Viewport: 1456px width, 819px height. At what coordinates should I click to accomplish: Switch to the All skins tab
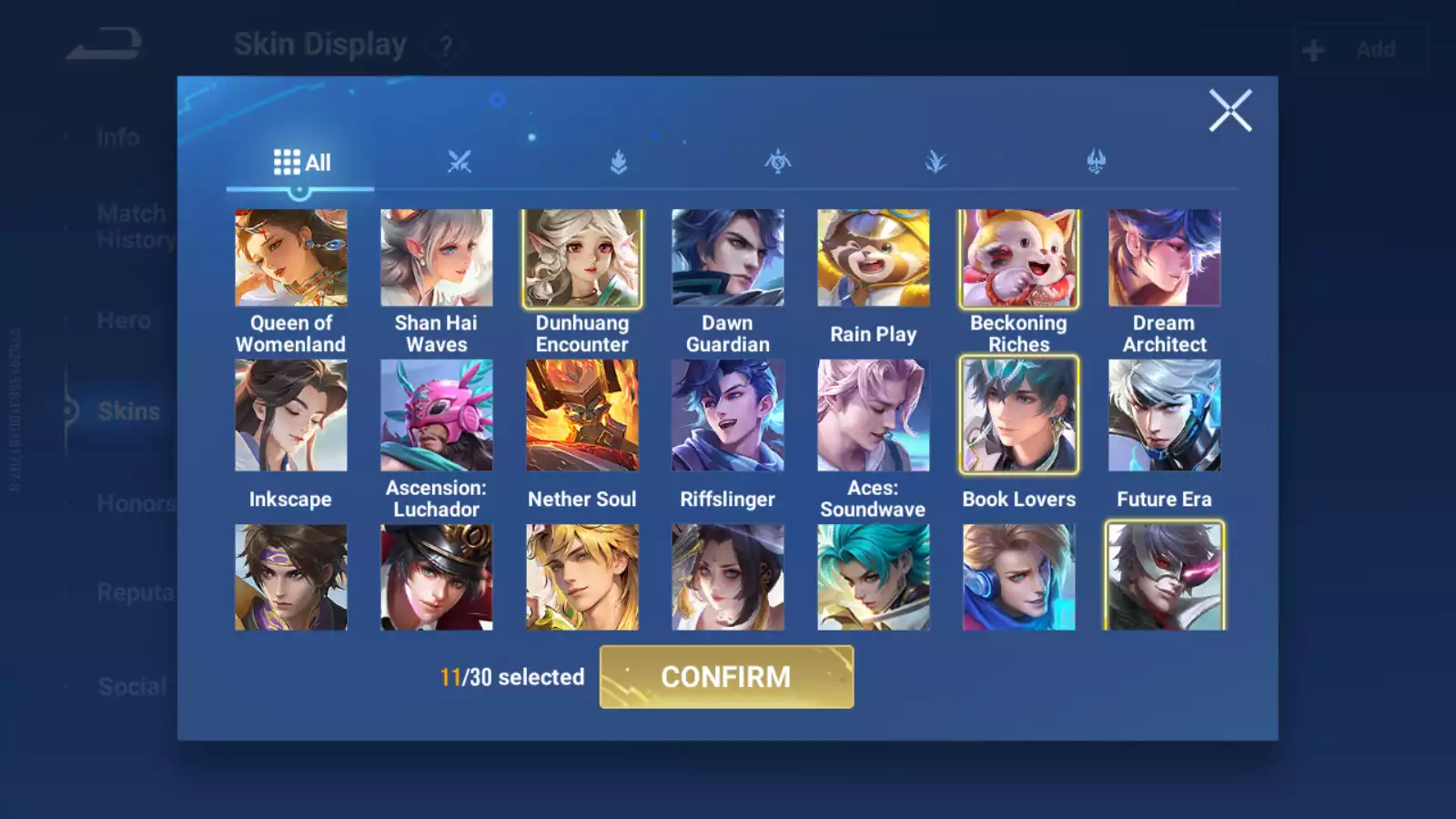(301, 163)
